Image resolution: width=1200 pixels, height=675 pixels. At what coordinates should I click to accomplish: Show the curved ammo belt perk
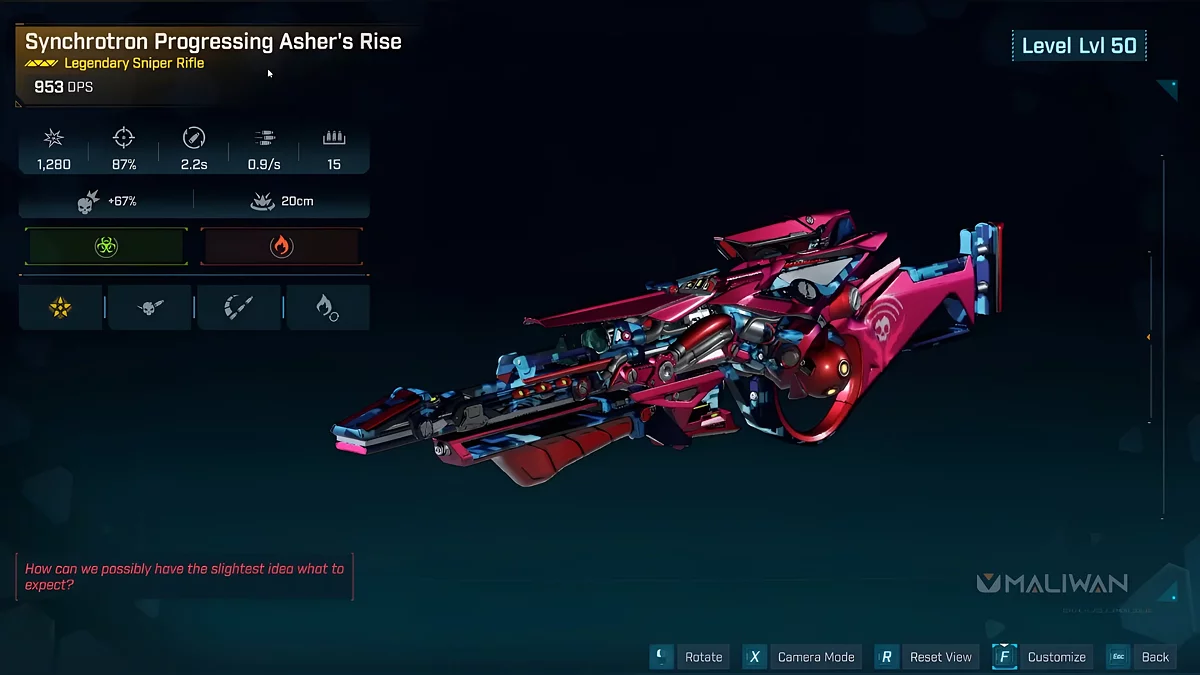coord(239,308)
